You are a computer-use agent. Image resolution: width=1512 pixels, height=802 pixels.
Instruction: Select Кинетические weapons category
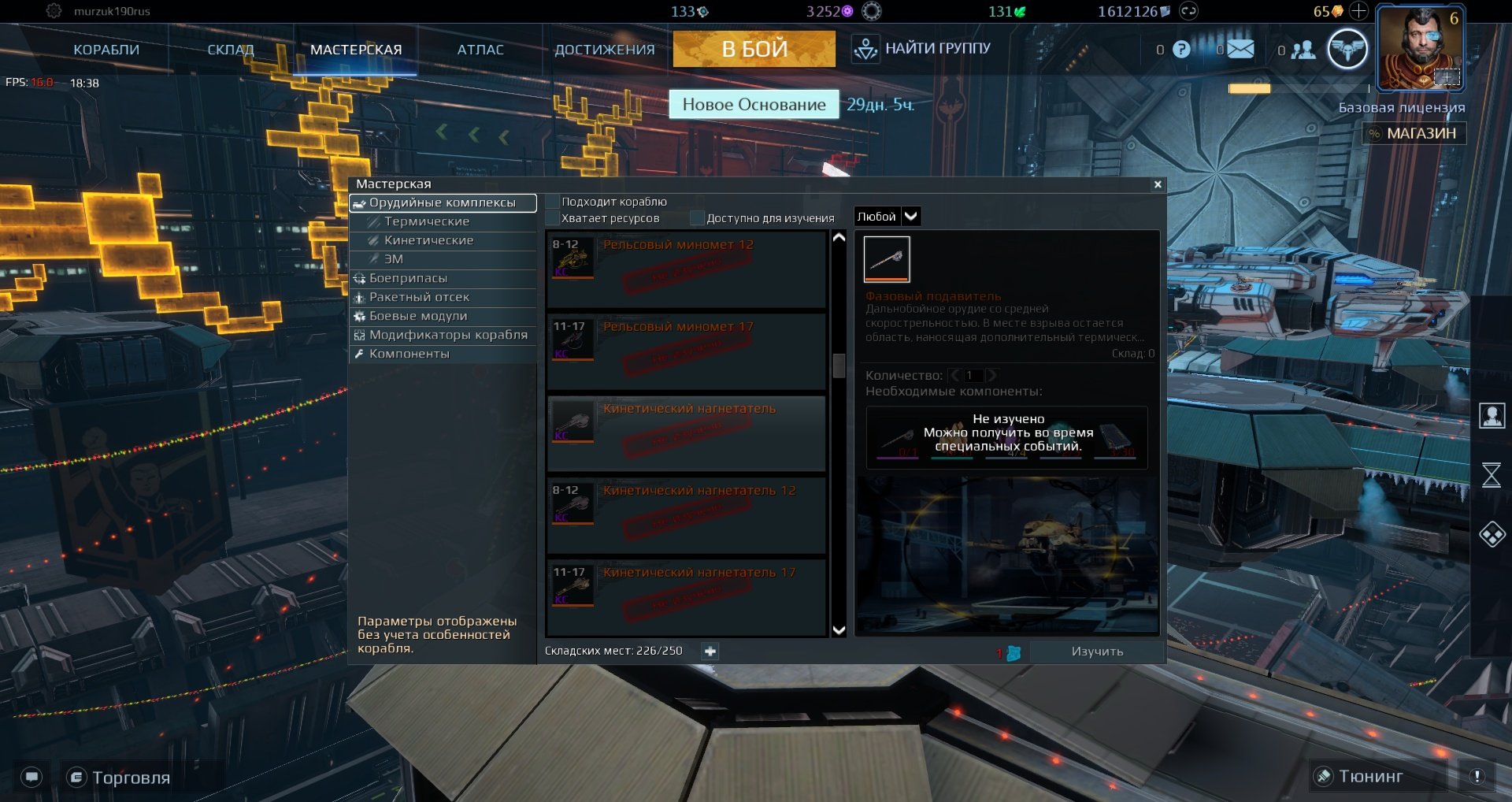coord(428,240)
